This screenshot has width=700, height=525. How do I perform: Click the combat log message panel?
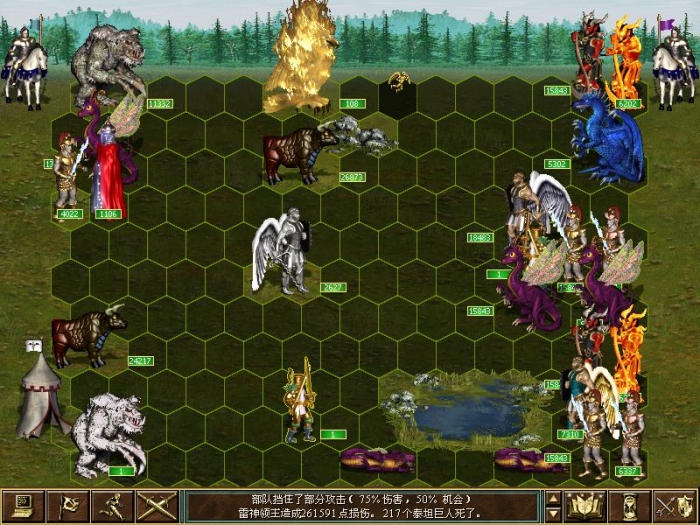click(x=364, y=506)
